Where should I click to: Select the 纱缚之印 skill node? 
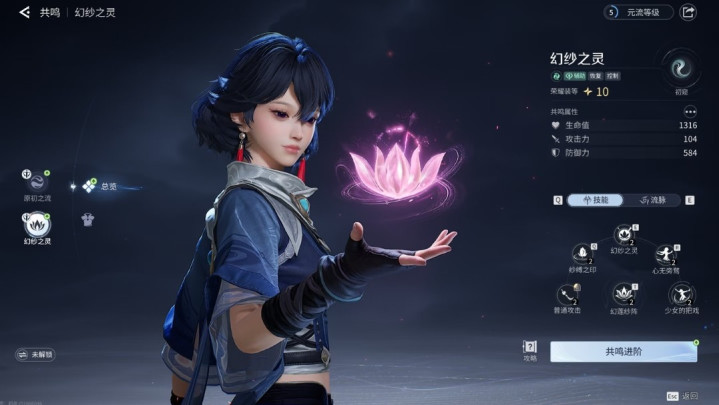(x=583, y=254)
